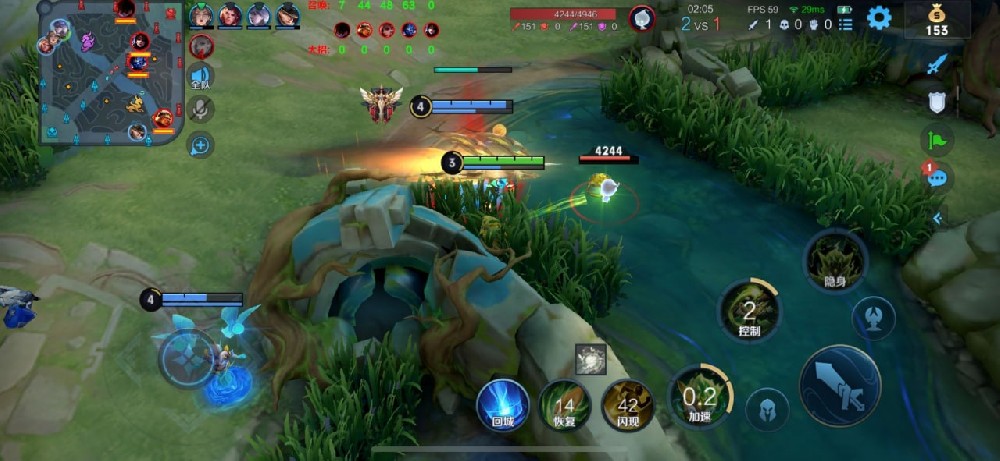
Task: Use the 控制 control skill
Action: pos(750,310)
